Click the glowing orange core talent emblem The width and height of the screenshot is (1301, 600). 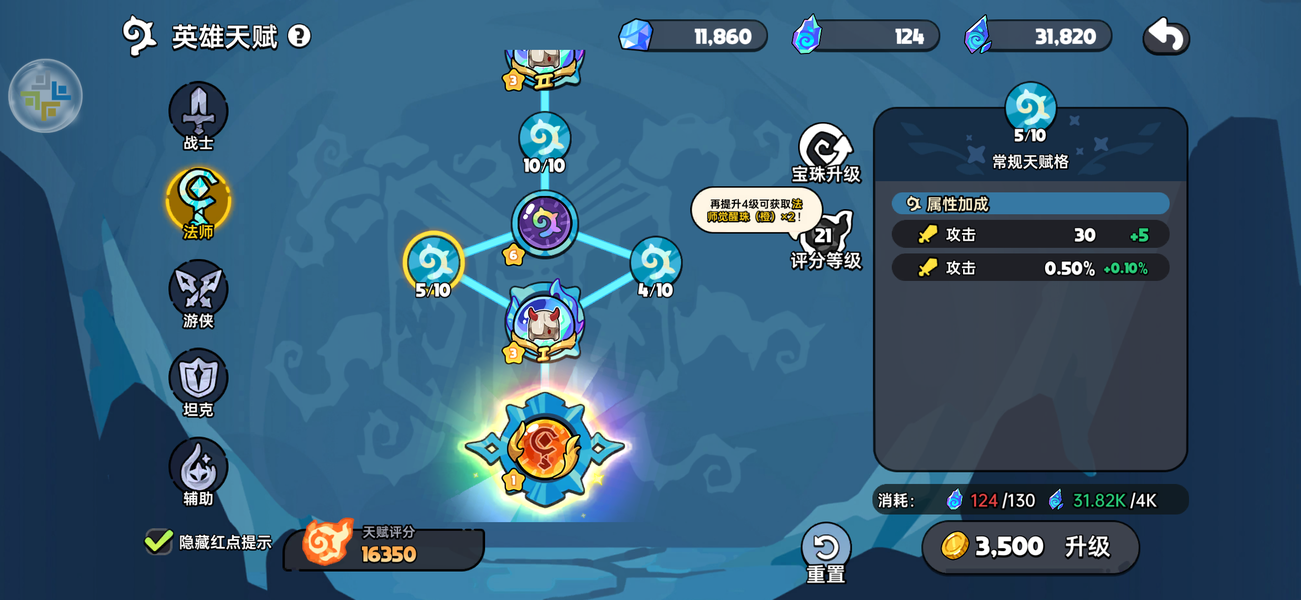[544, 447]
